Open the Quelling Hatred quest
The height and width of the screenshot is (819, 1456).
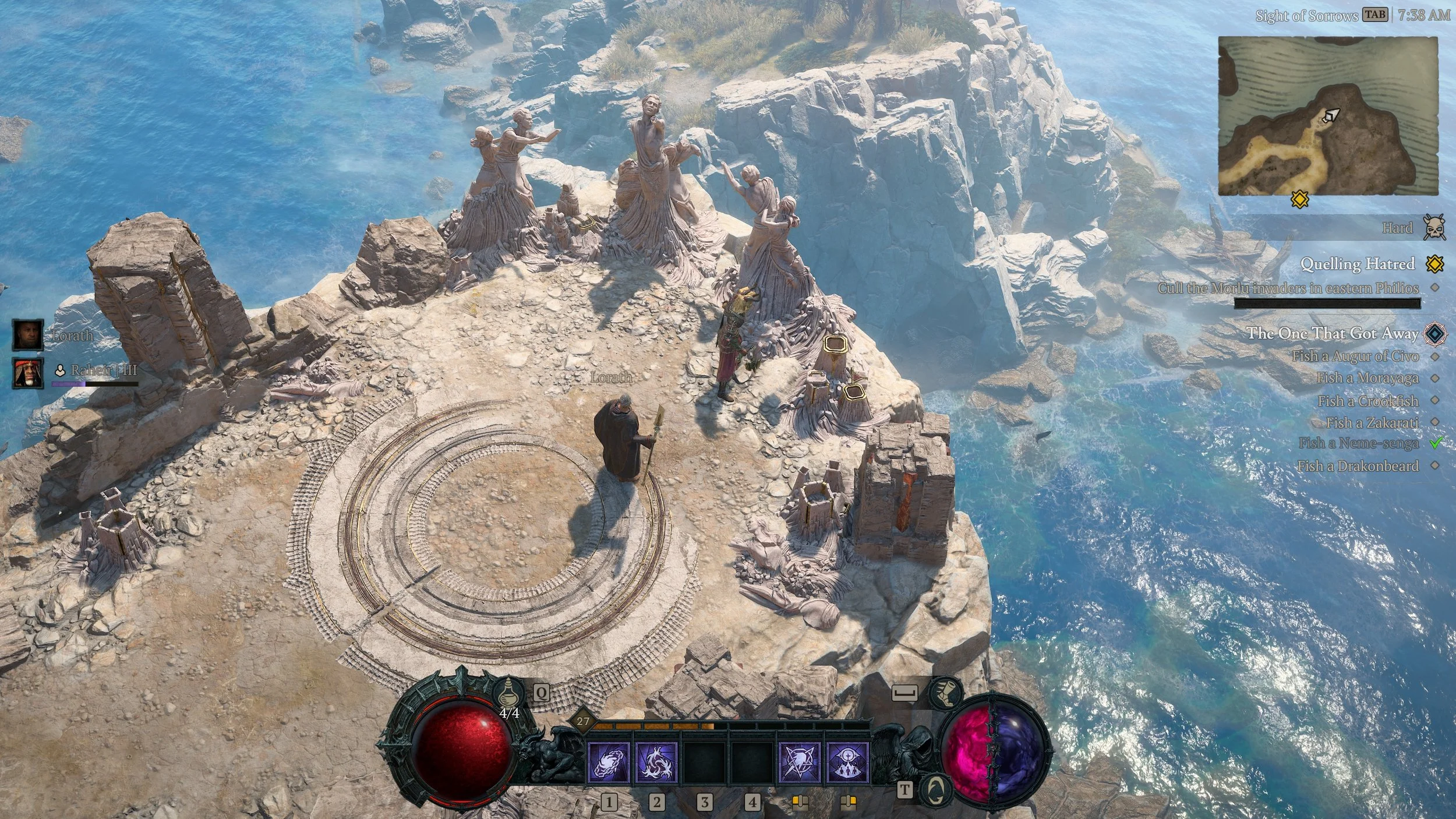(1357, 264)
